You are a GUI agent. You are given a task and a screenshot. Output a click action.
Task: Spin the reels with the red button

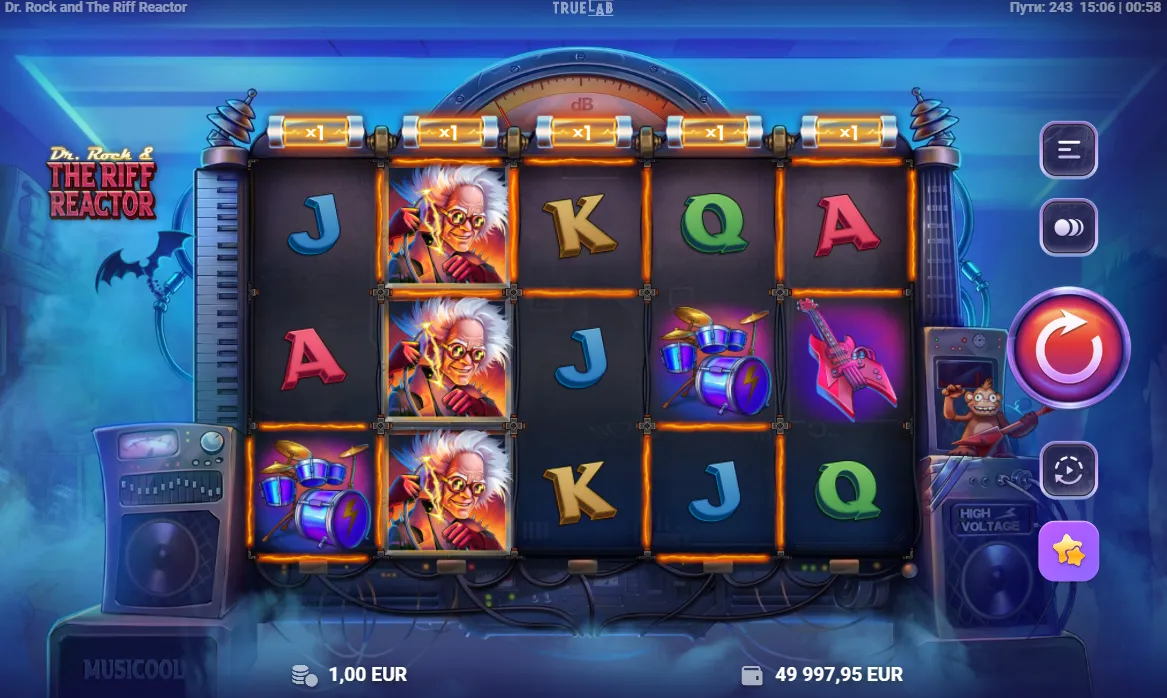(1068, 347)
